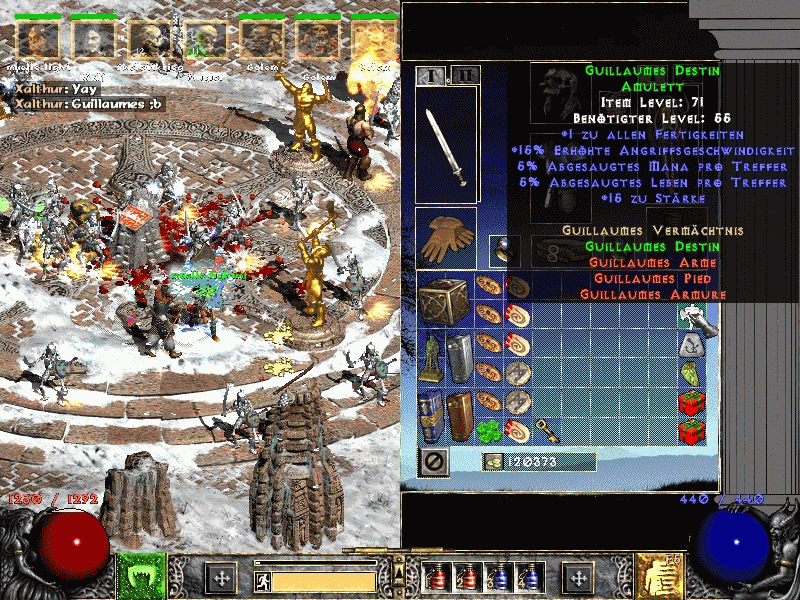
Task: Select the equipped leather gloves
Action: click(446, 238)
